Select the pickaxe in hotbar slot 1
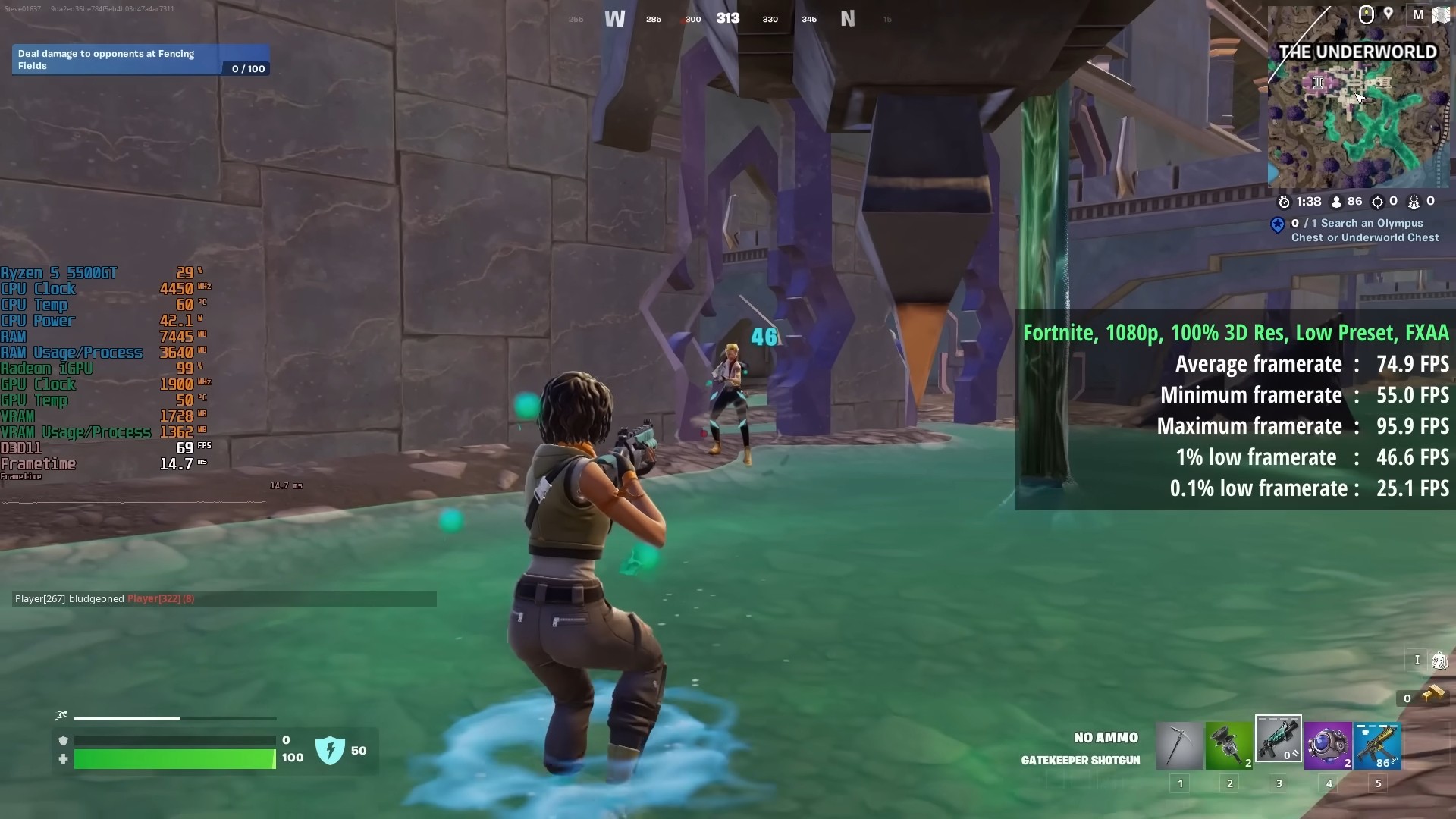Viewport: 1456px width, 819px height. pyautogui.click(x=1180, y=745)
